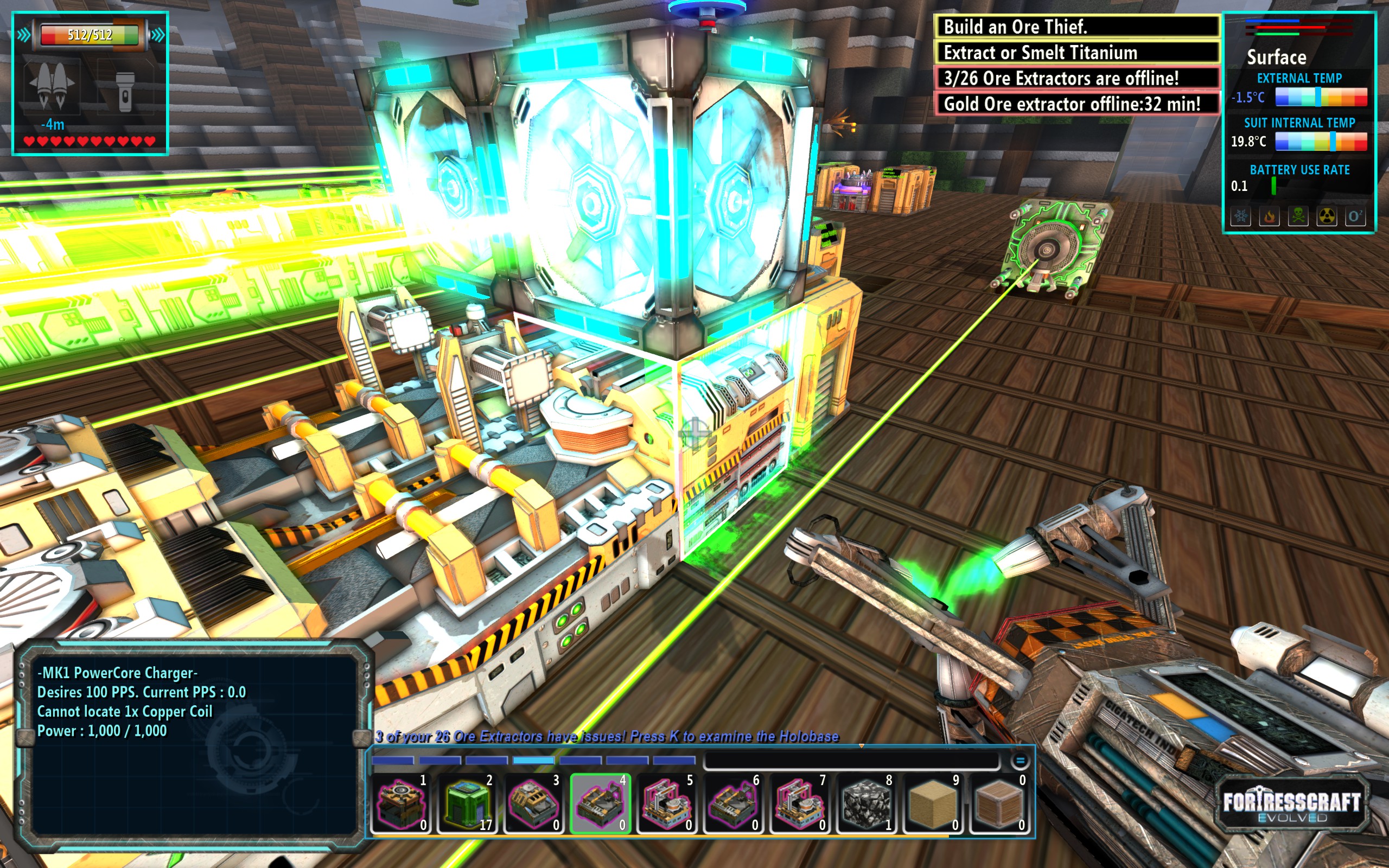Viewport: 1389px width, 868px height.
Task: Click the jetpack icon
Action: coord(53,87)
